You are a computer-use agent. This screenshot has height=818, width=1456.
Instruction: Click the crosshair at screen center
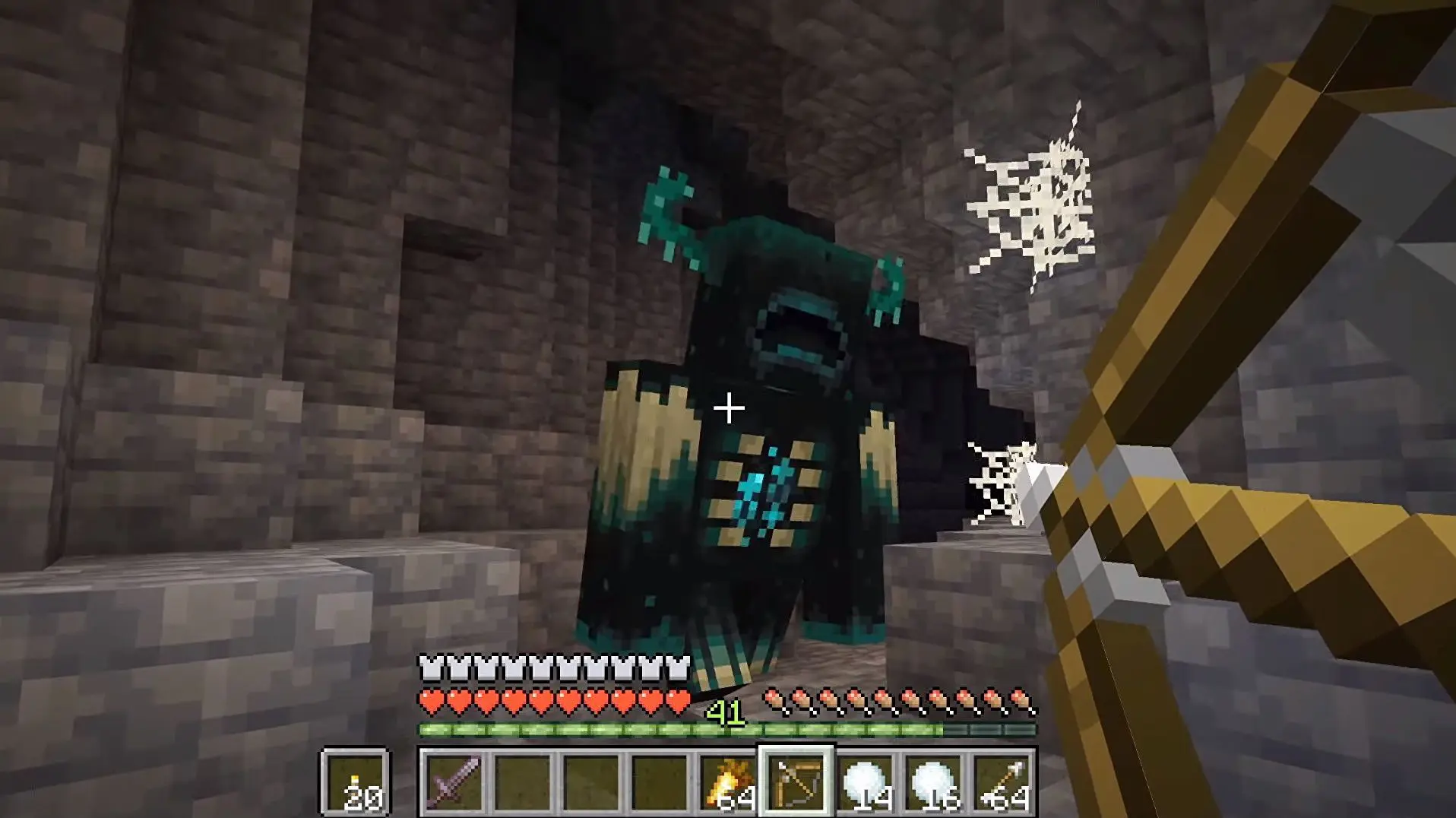pyautogui.click(x=728, y=409)
